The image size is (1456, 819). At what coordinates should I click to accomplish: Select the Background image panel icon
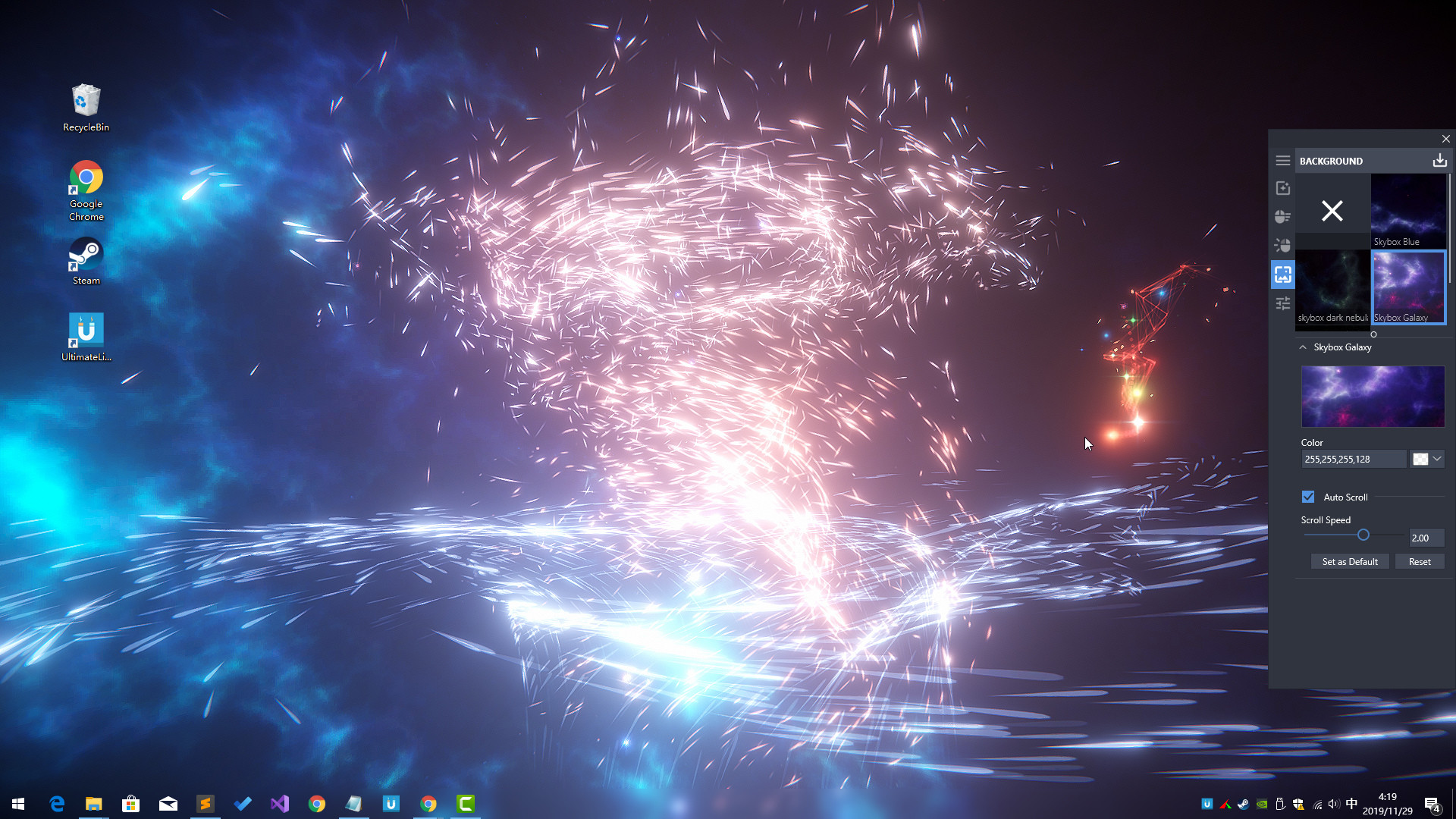[x=1282, y=275]
